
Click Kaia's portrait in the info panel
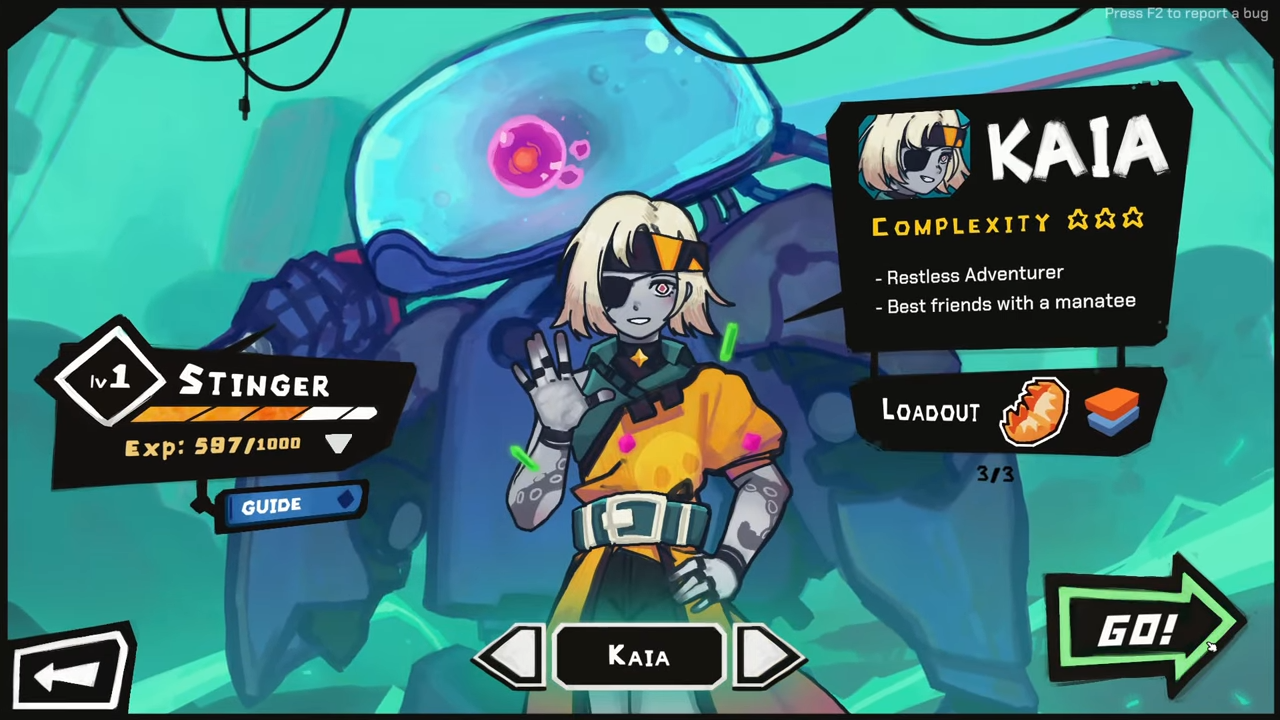913,157
